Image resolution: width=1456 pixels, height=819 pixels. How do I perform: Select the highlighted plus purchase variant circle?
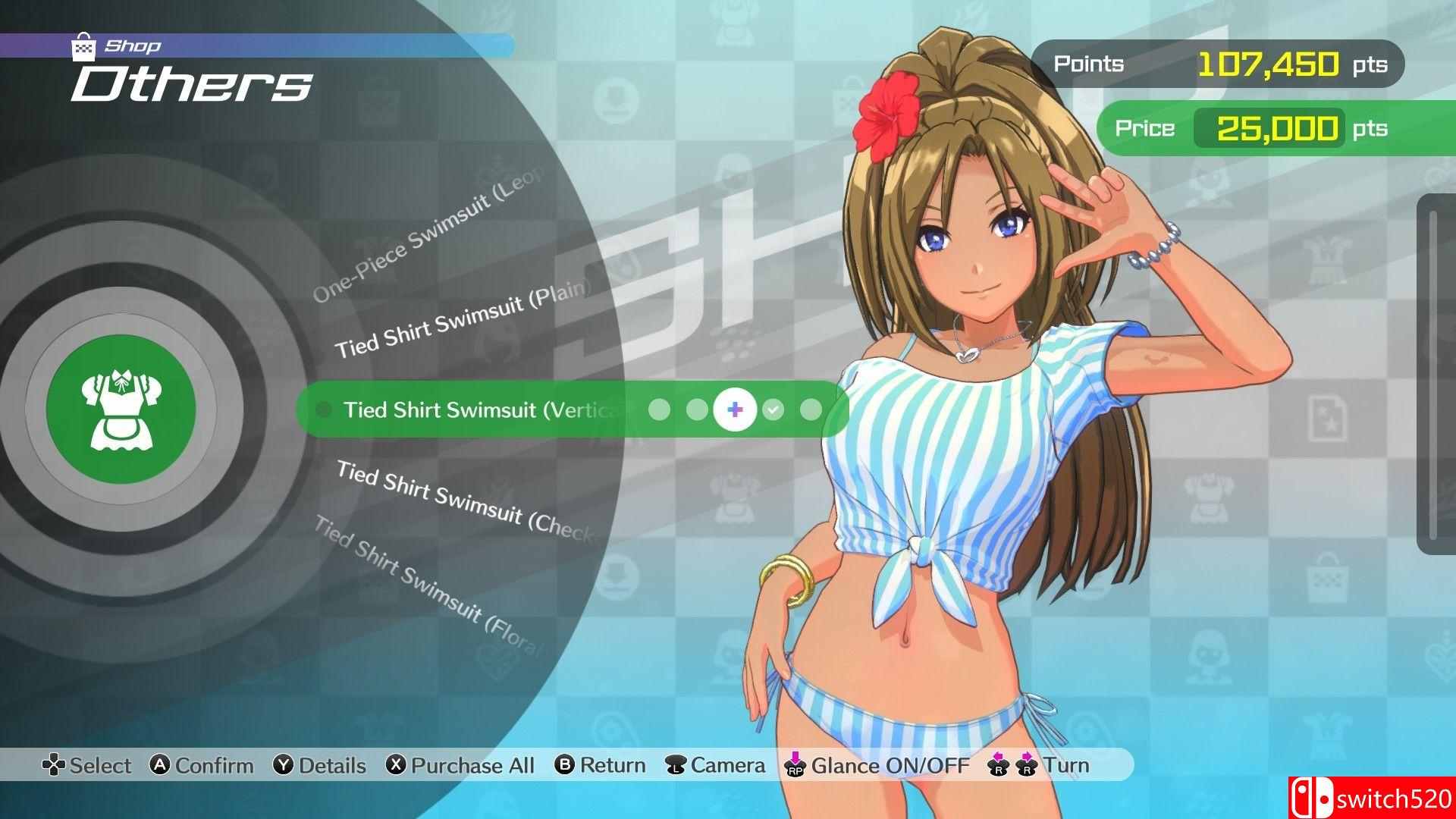click(733, 409)
